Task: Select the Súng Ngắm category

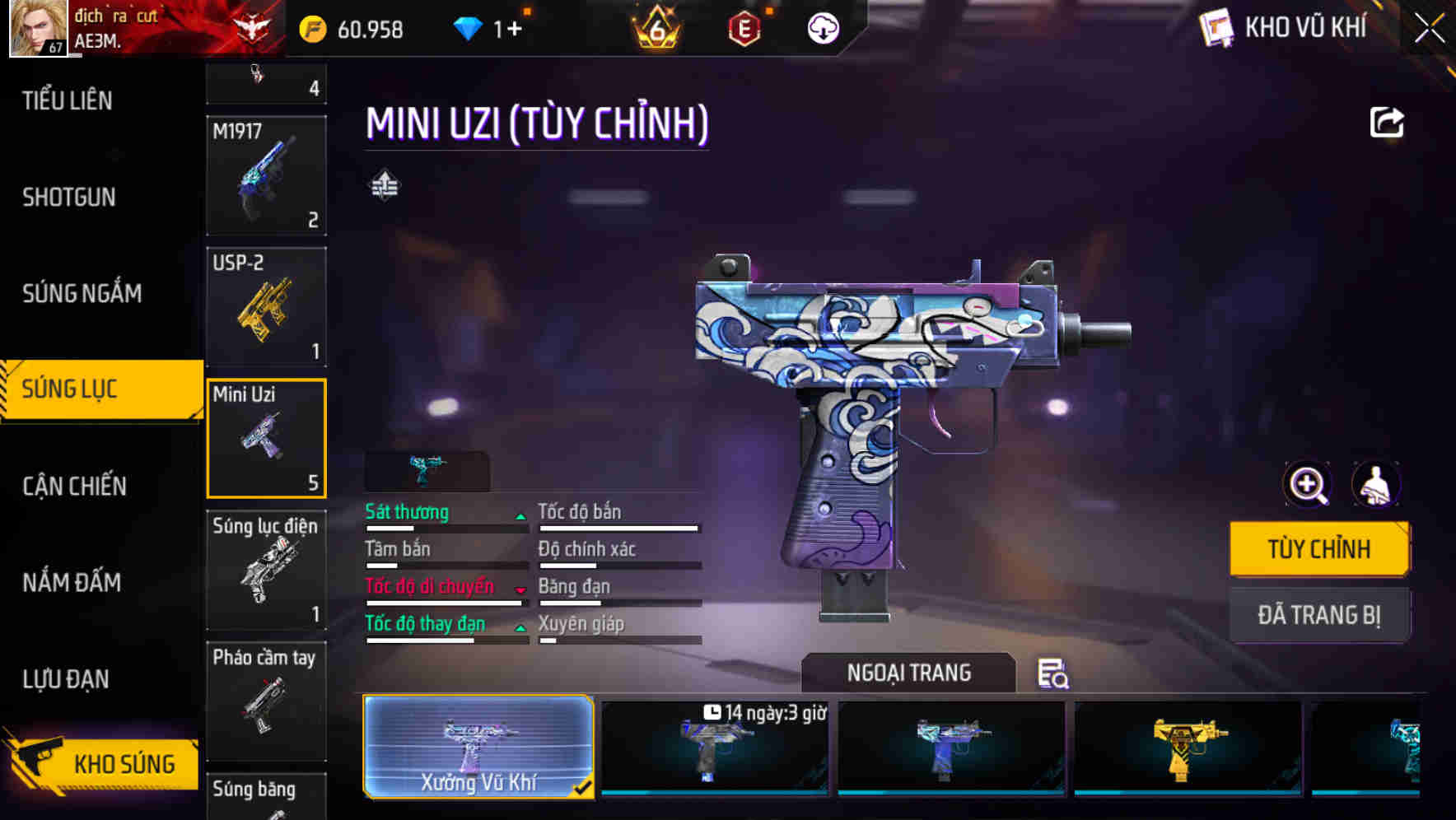Action: [x=82, y=293]
